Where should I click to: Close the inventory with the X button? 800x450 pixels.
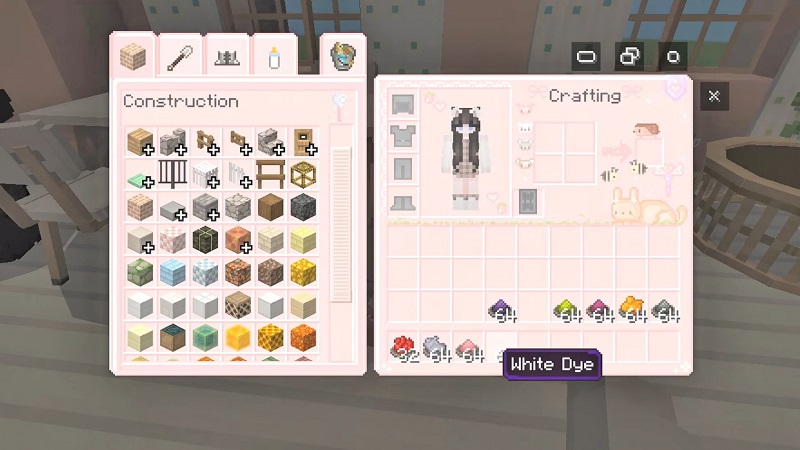(x=714, y=96)
